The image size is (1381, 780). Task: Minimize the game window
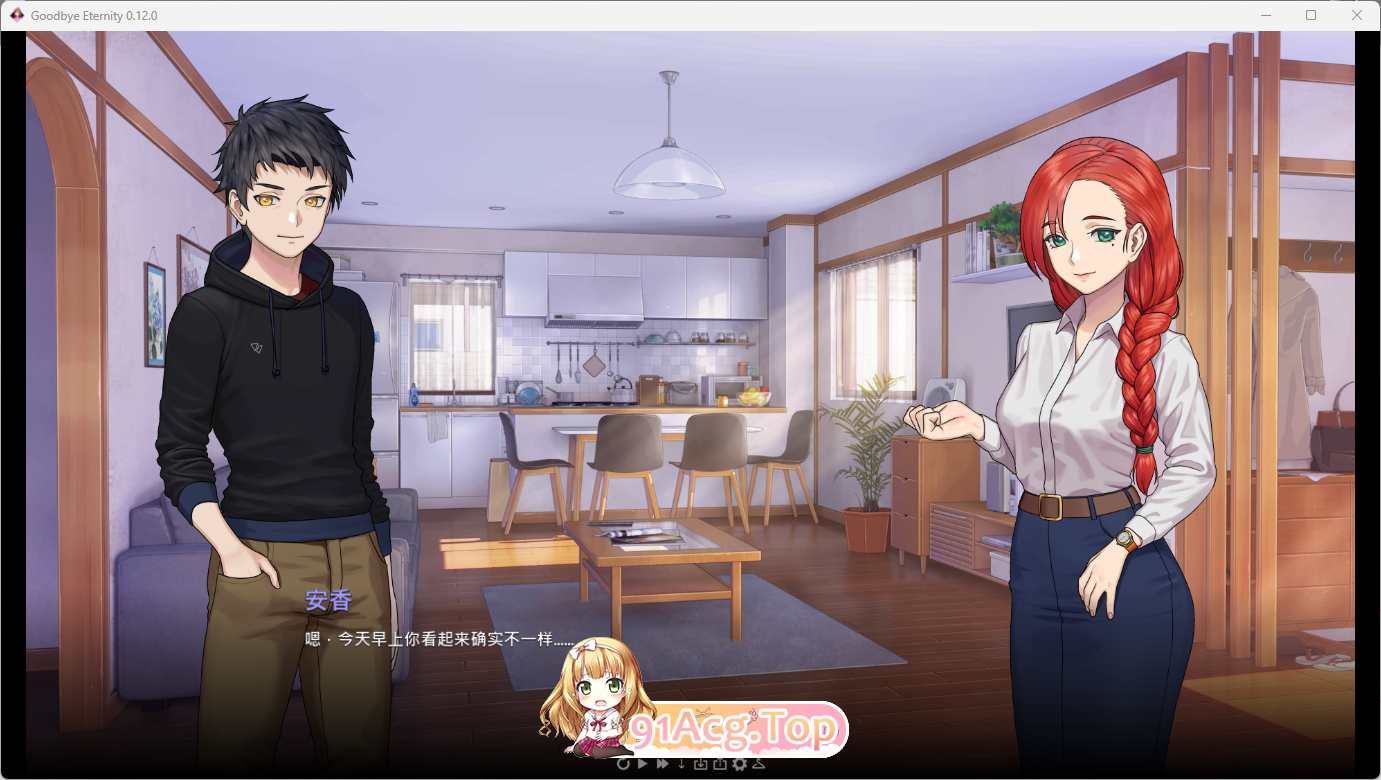click(1264, 15)
